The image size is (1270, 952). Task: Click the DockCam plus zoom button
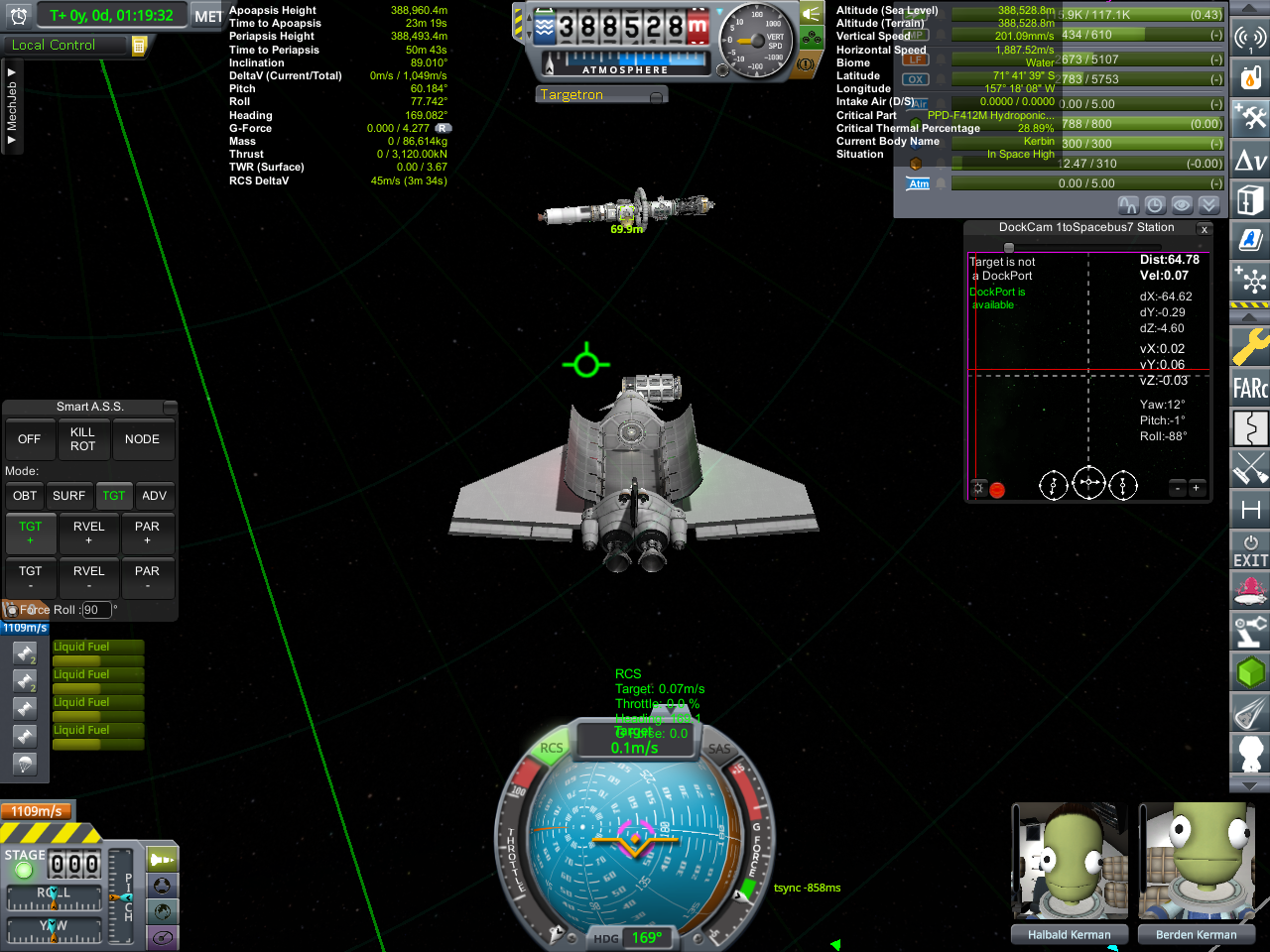1196,488
